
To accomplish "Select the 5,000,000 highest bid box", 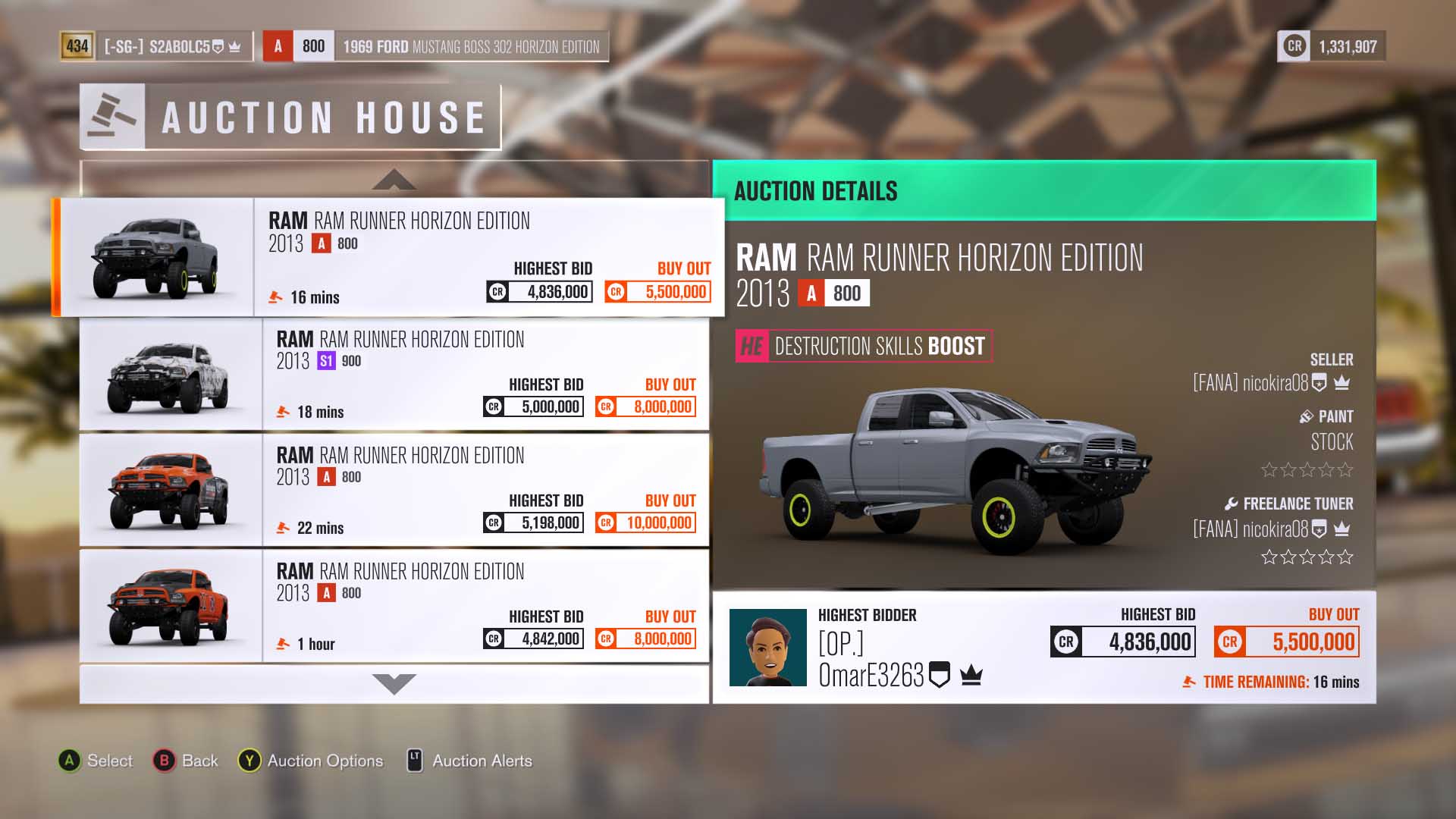I will [x=534, y=406].
